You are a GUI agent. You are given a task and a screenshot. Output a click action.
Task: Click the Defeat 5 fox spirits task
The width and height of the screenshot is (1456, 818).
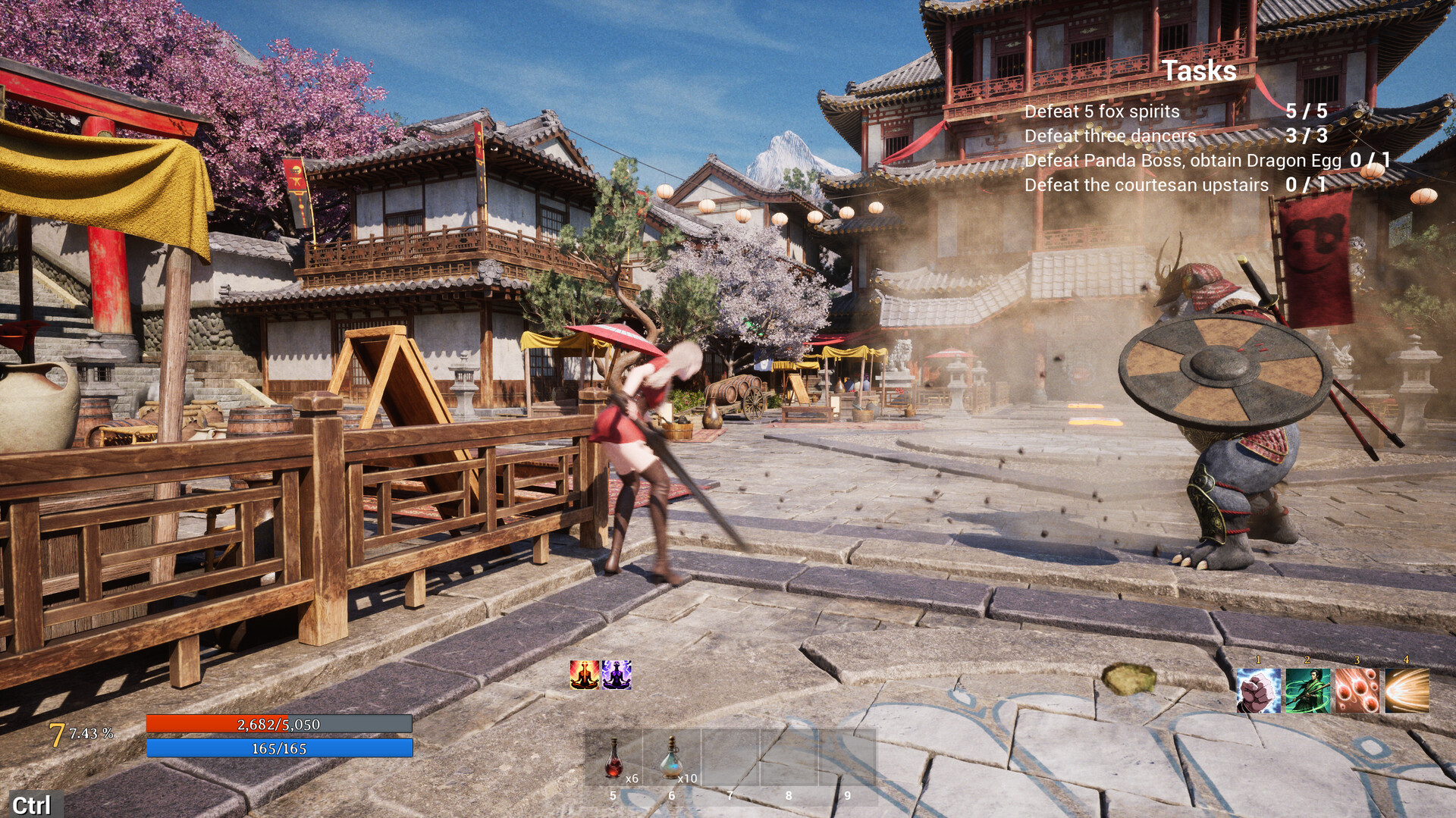1102,111
